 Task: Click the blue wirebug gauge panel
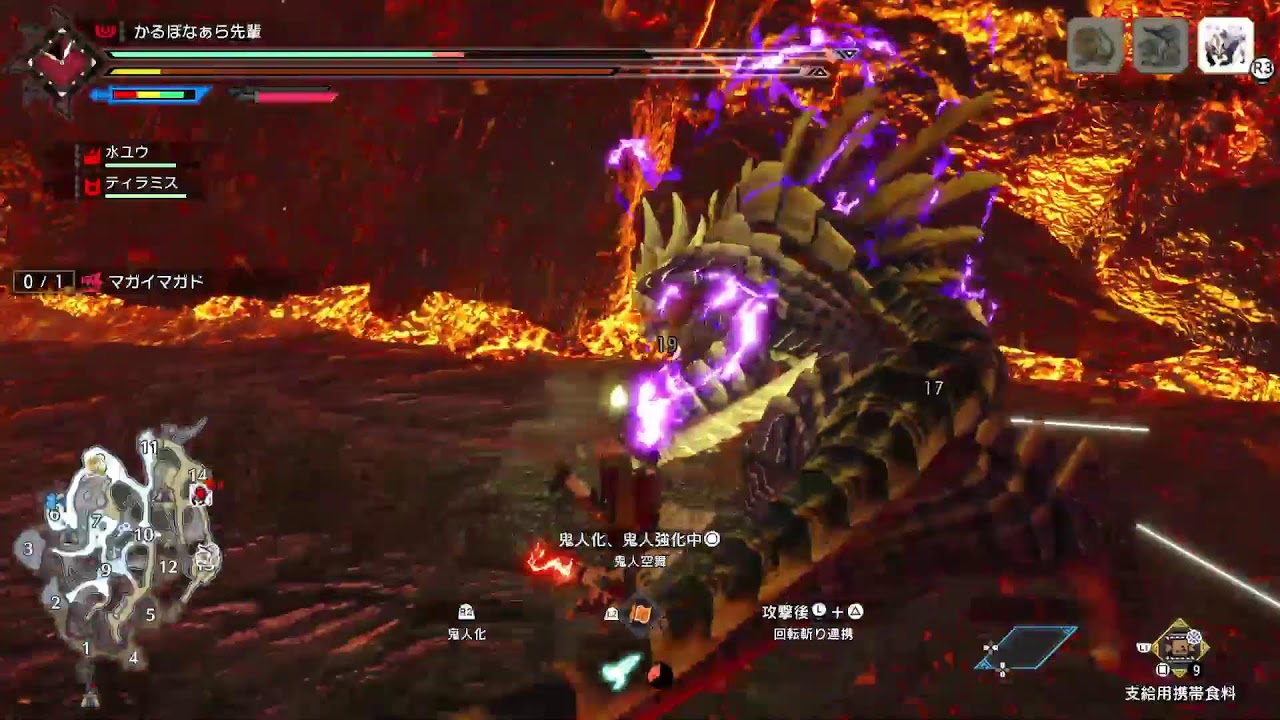click(1028, 647)
